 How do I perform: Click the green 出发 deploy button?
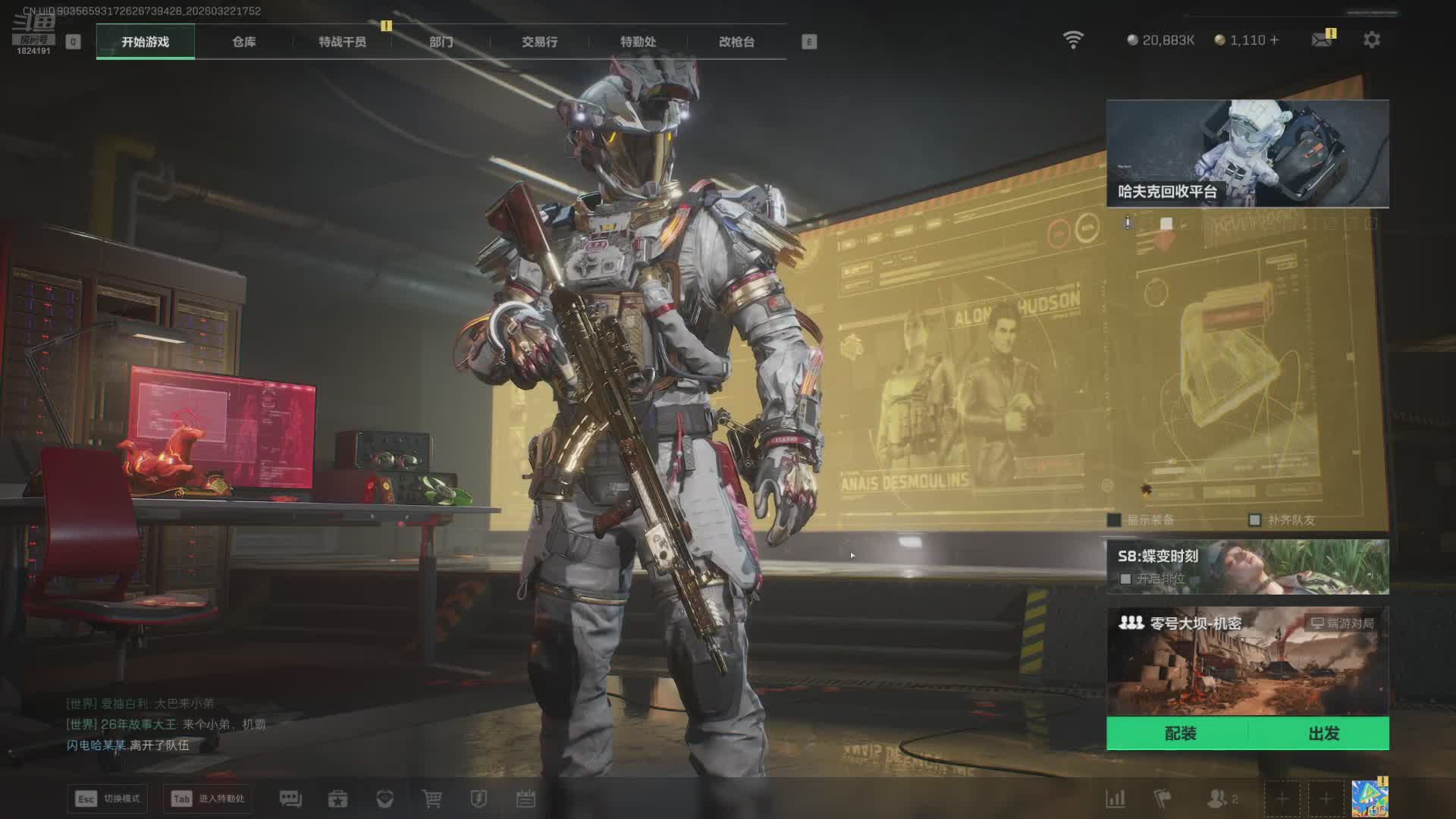(1323, 733)
